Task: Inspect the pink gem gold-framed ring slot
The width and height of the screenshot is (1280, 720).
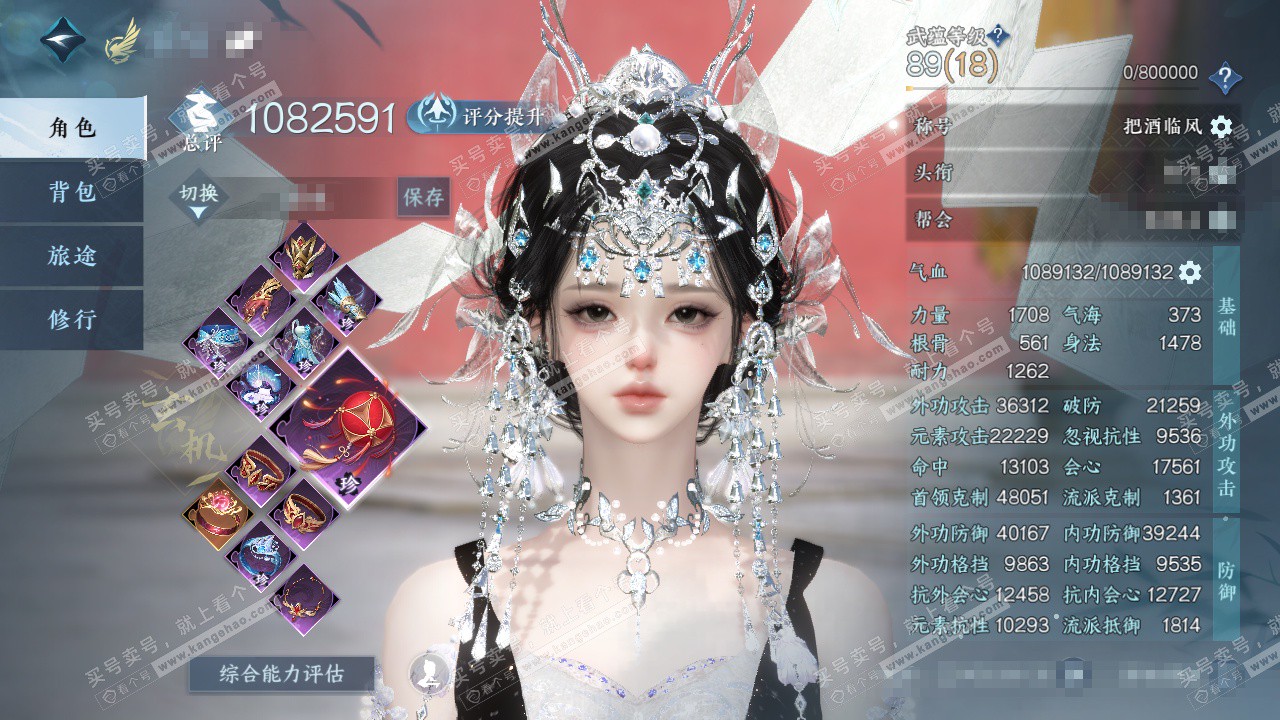Action: (x=215, y=513)
